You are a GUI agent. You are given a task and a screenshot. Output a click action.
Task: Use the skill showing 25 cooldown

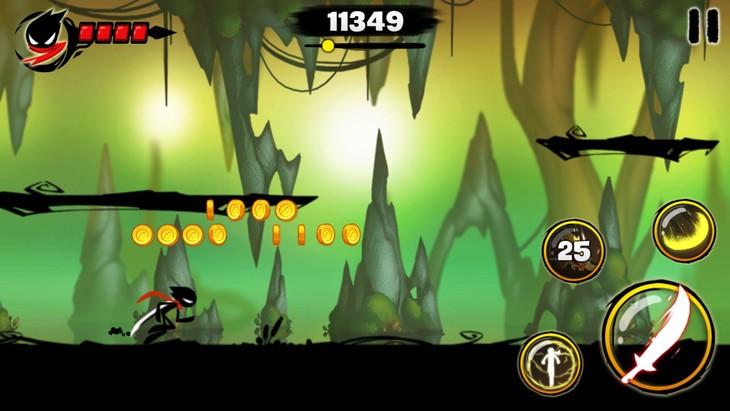(x=573, y=250)
